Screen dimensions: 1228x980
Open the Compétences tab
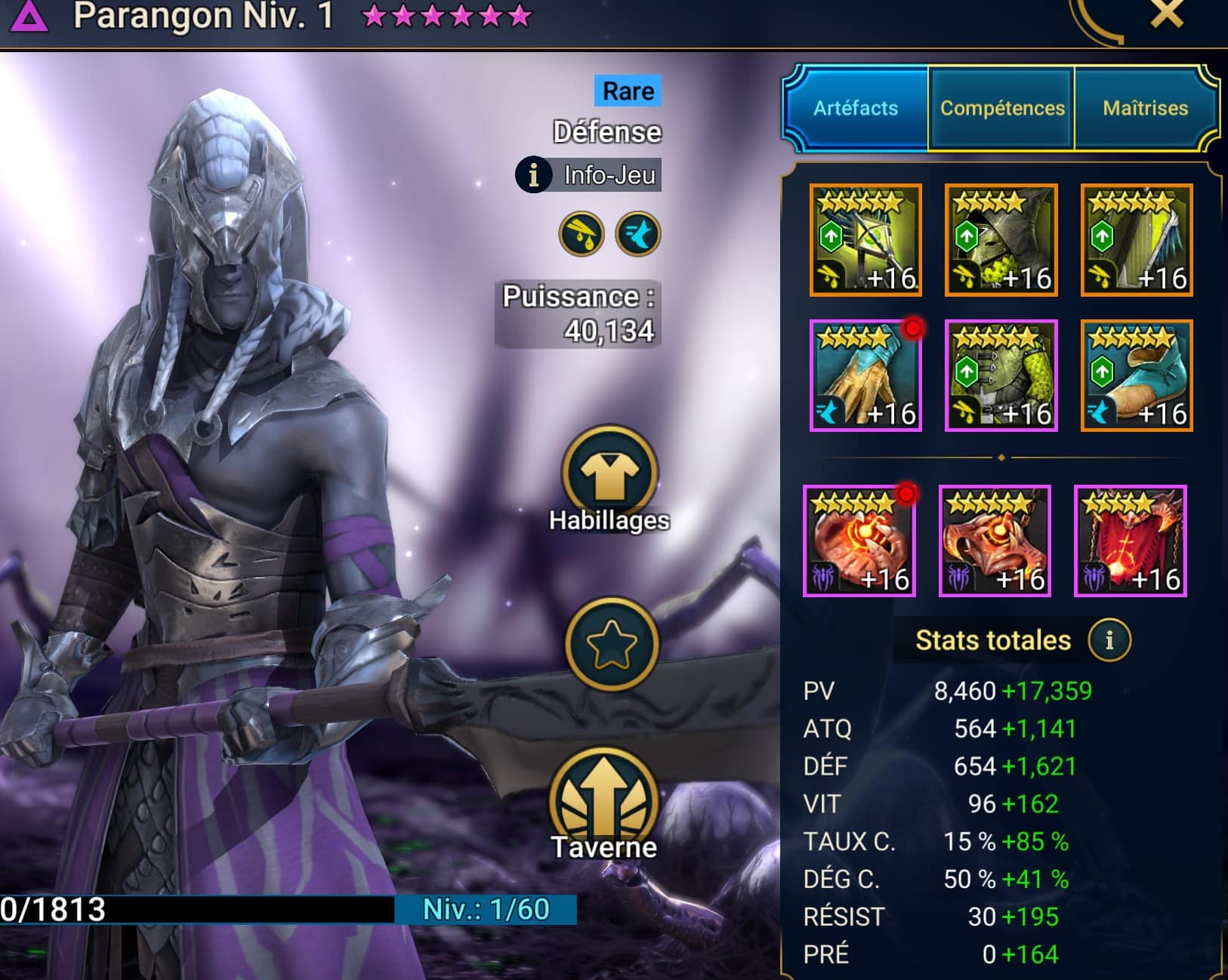point(1001,108)
